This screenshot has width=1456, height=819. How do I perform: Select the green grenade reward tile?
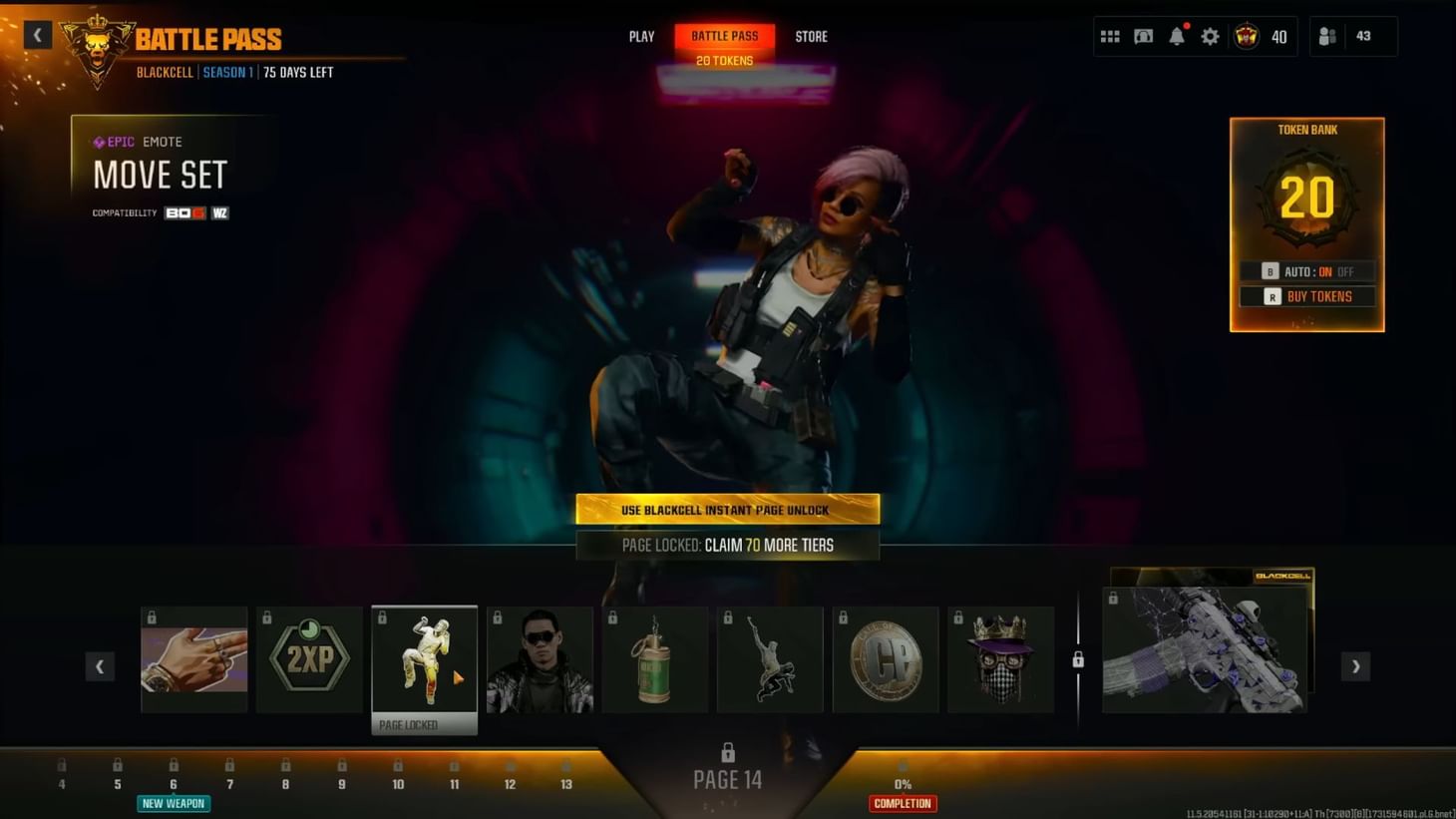coord(654,658)
